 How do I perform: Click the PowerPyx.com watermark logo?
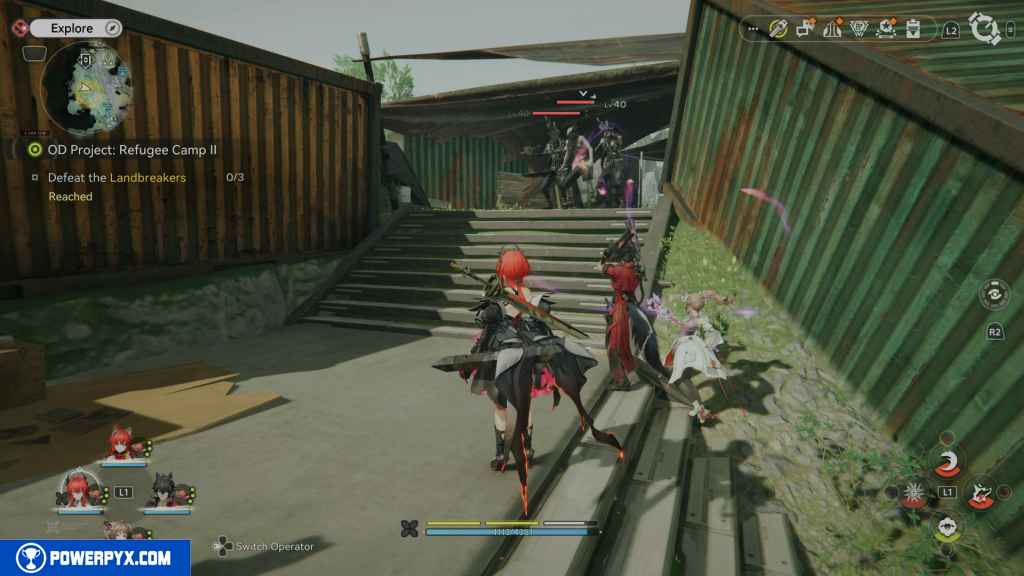click(95, 557)
